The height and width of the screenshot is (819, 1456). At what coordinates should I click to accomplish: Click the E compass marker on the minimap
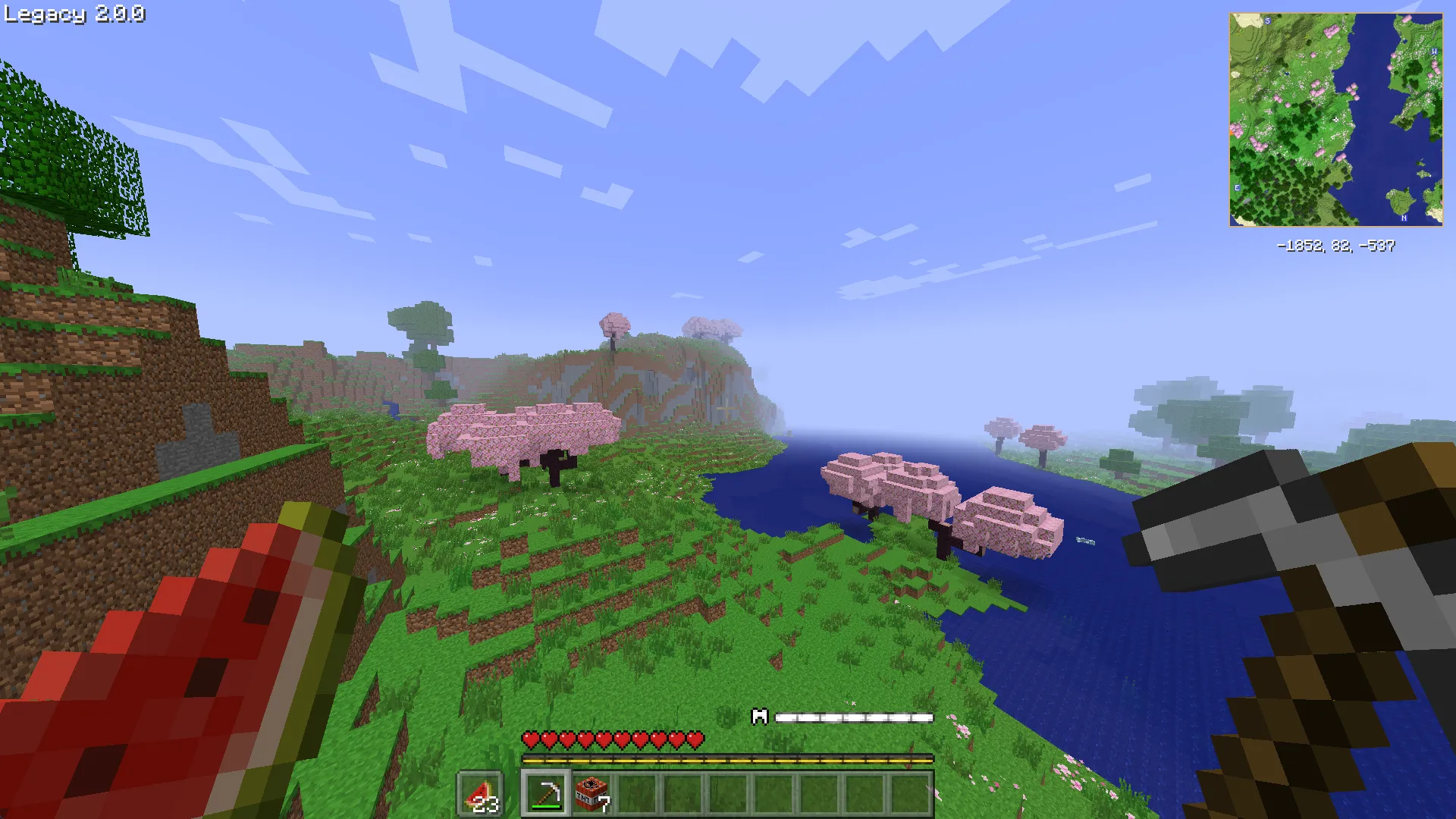coord(1237,187)
